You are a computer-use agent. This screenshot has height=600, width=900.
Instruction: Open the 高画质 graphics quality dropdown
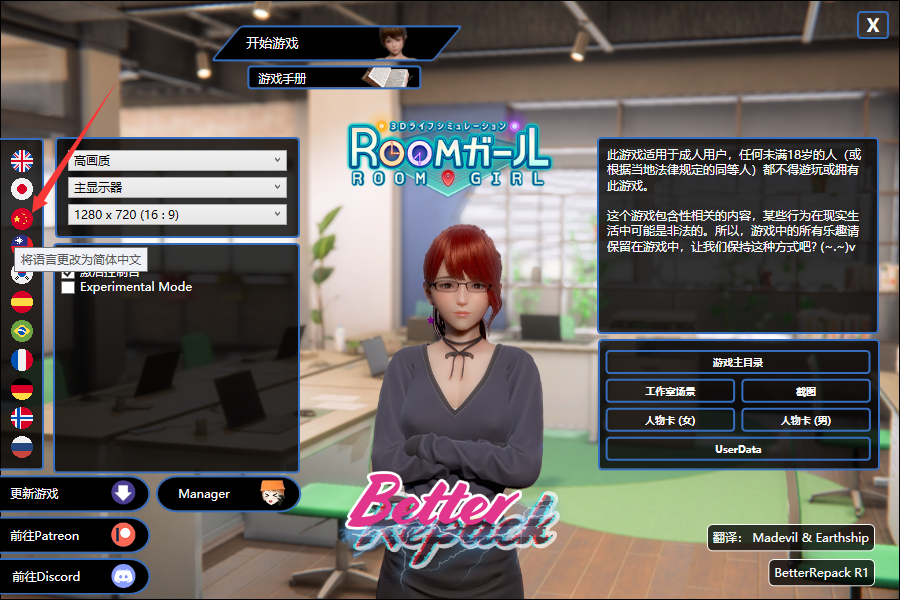pos(178,160)
